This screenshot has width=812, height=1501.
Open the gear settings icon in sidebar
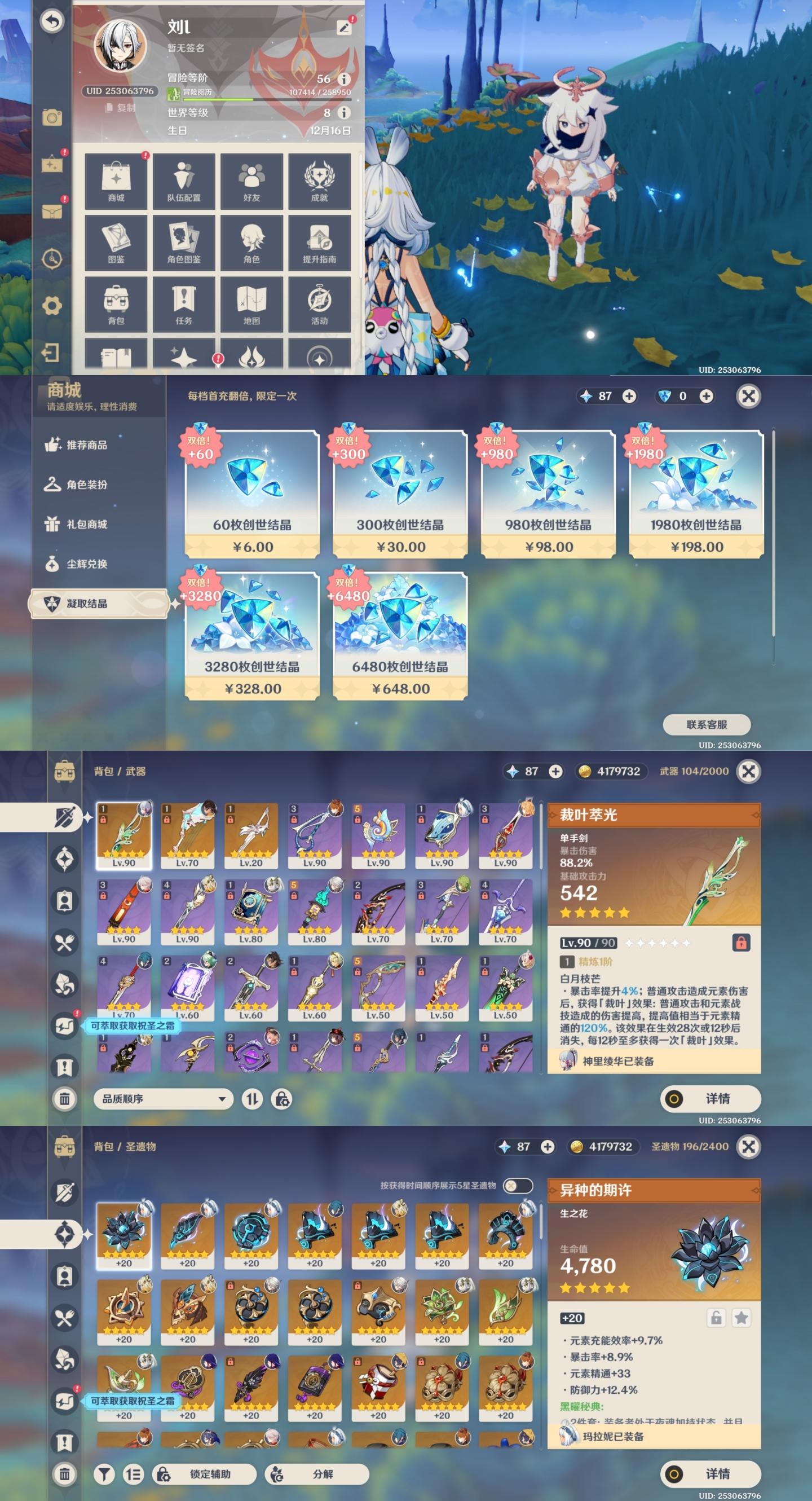52,305
